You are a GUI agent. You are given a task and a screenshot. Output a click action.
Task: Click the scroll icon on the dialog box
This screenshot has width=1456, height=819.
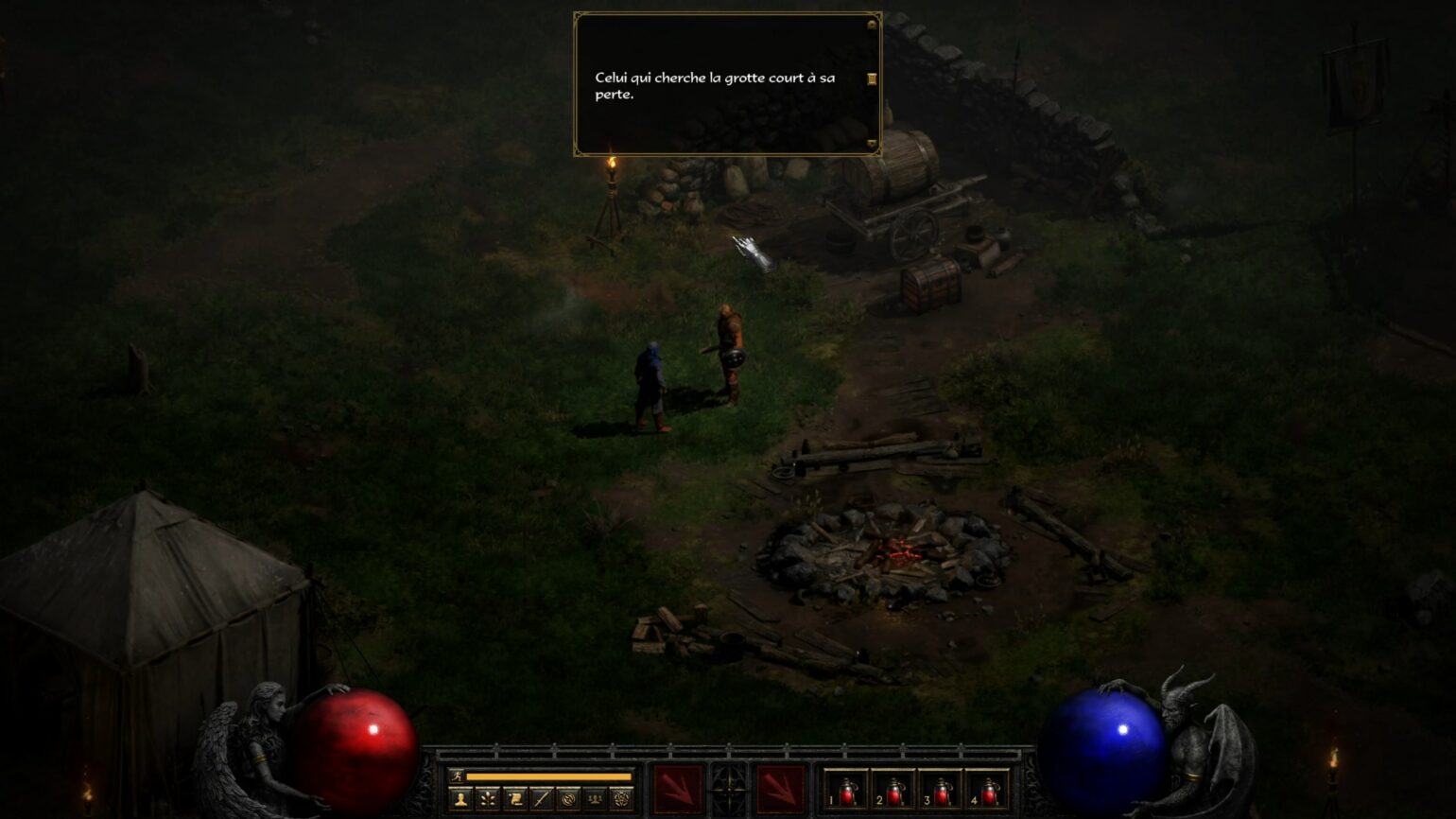tap(872, 78)
